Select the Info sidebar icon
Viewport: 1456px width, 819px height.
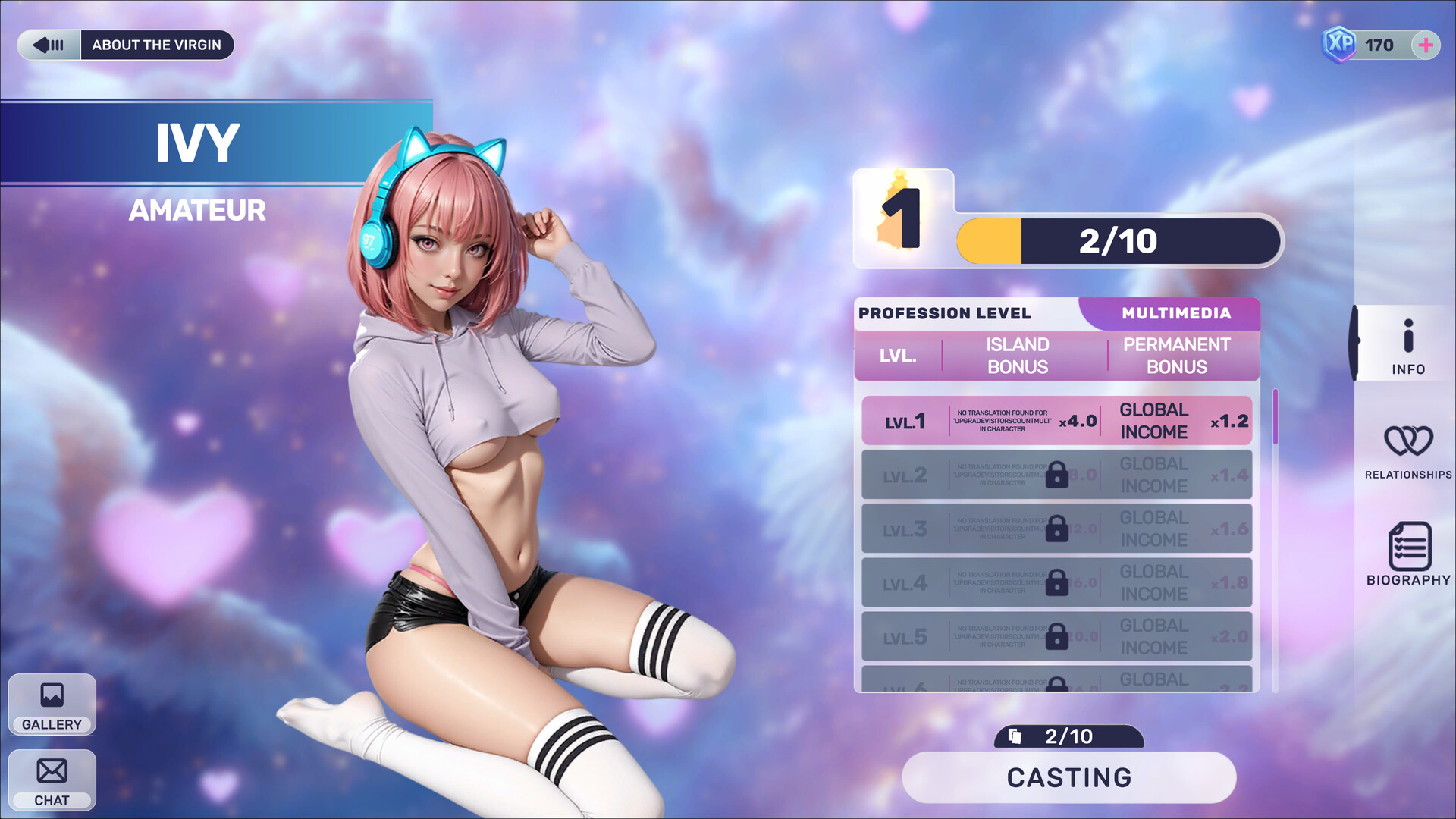pyautogui.click(x=1409, y=345)
